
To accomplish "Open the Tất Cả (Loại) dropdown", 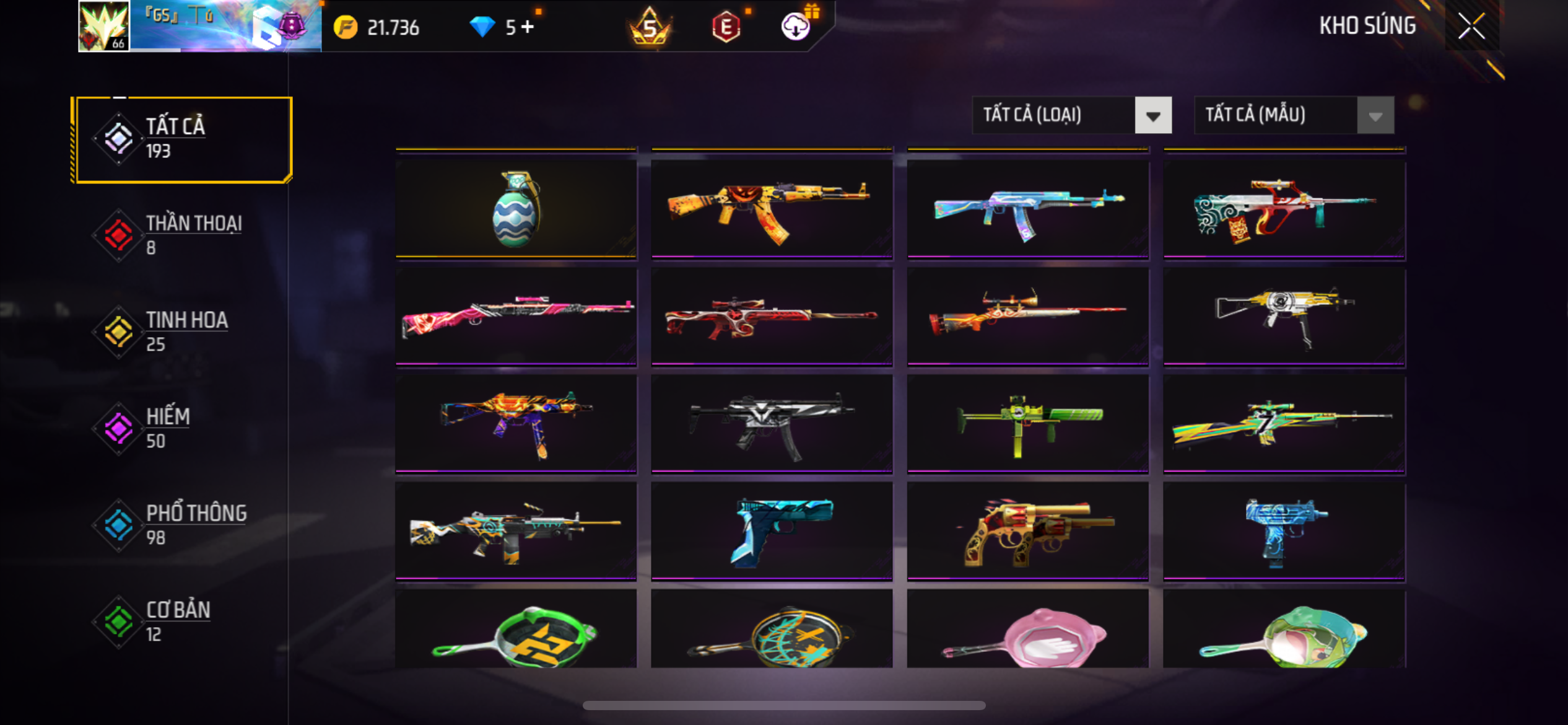I will 1071,115.
